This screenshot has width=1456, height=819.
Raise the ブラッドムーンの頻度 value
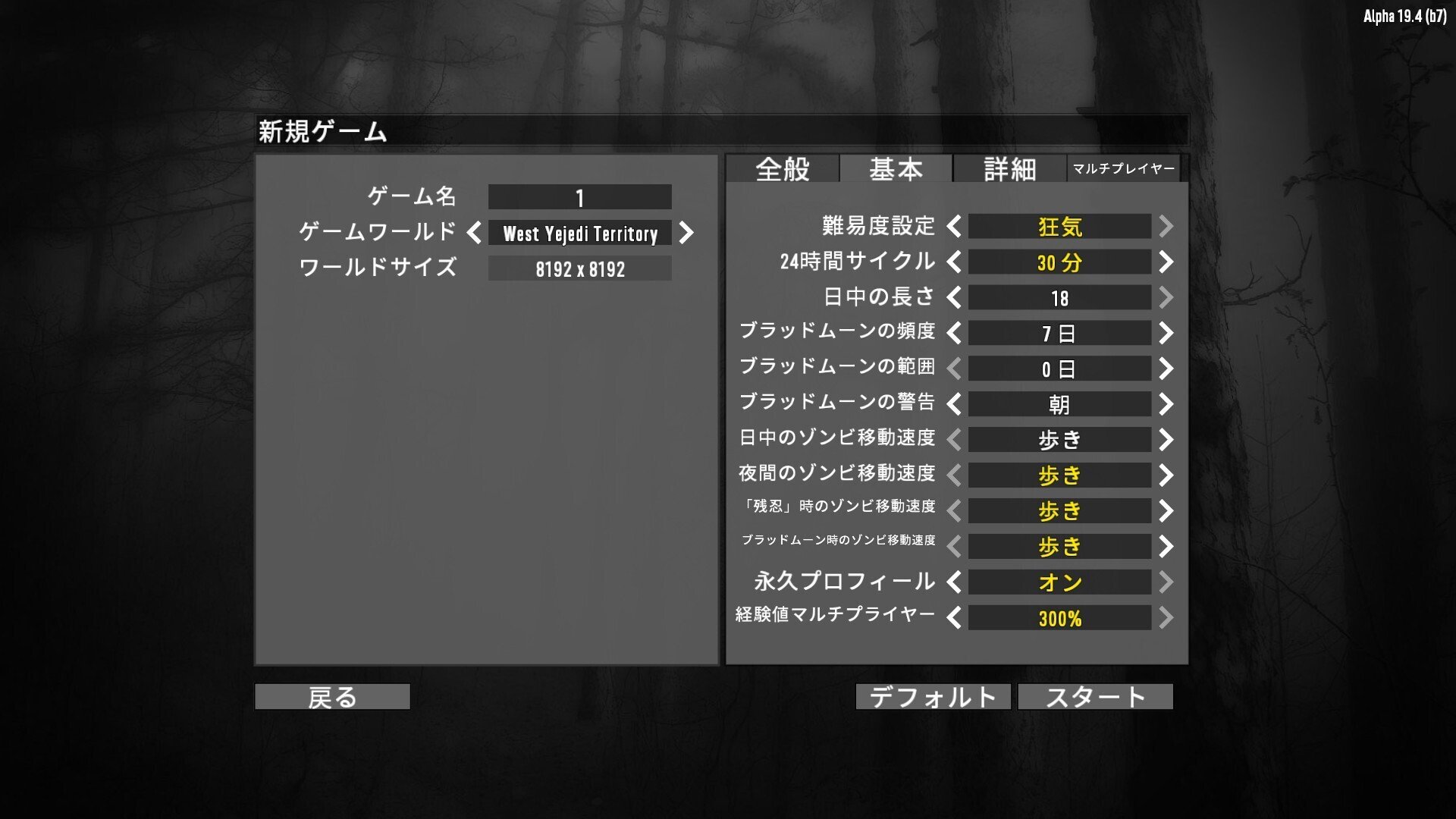(1166, 333)
